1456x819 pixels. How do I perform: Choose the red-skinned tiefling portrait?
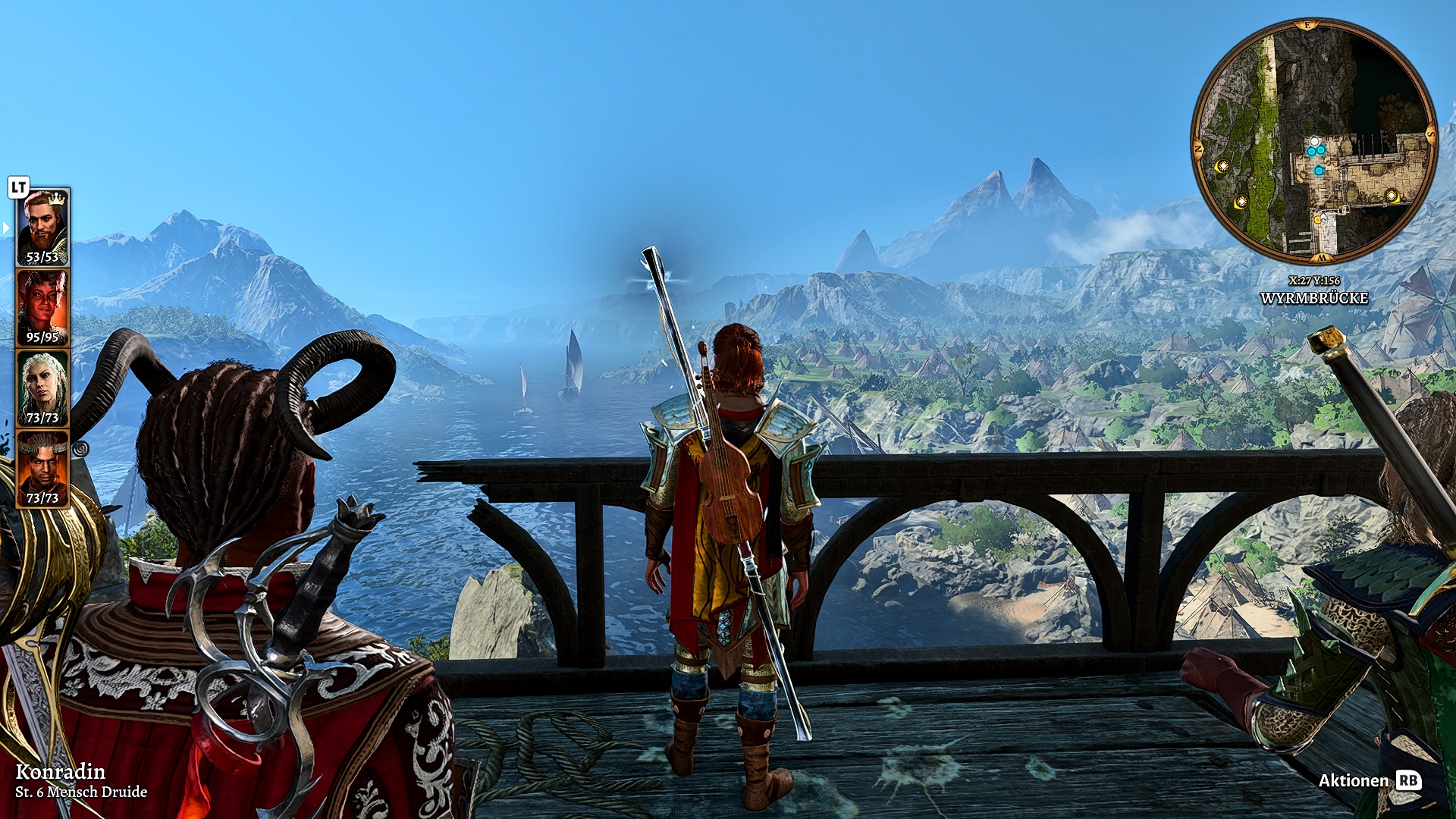tap(42, 307)
